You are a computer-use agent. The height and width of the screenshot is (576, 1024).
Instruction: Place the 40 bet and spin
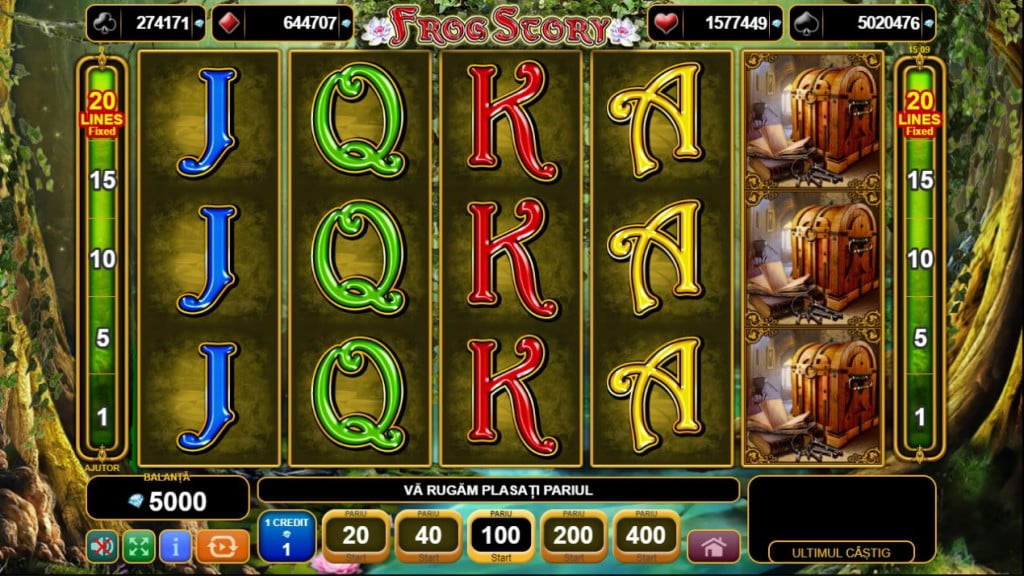(x=428, y=537)
